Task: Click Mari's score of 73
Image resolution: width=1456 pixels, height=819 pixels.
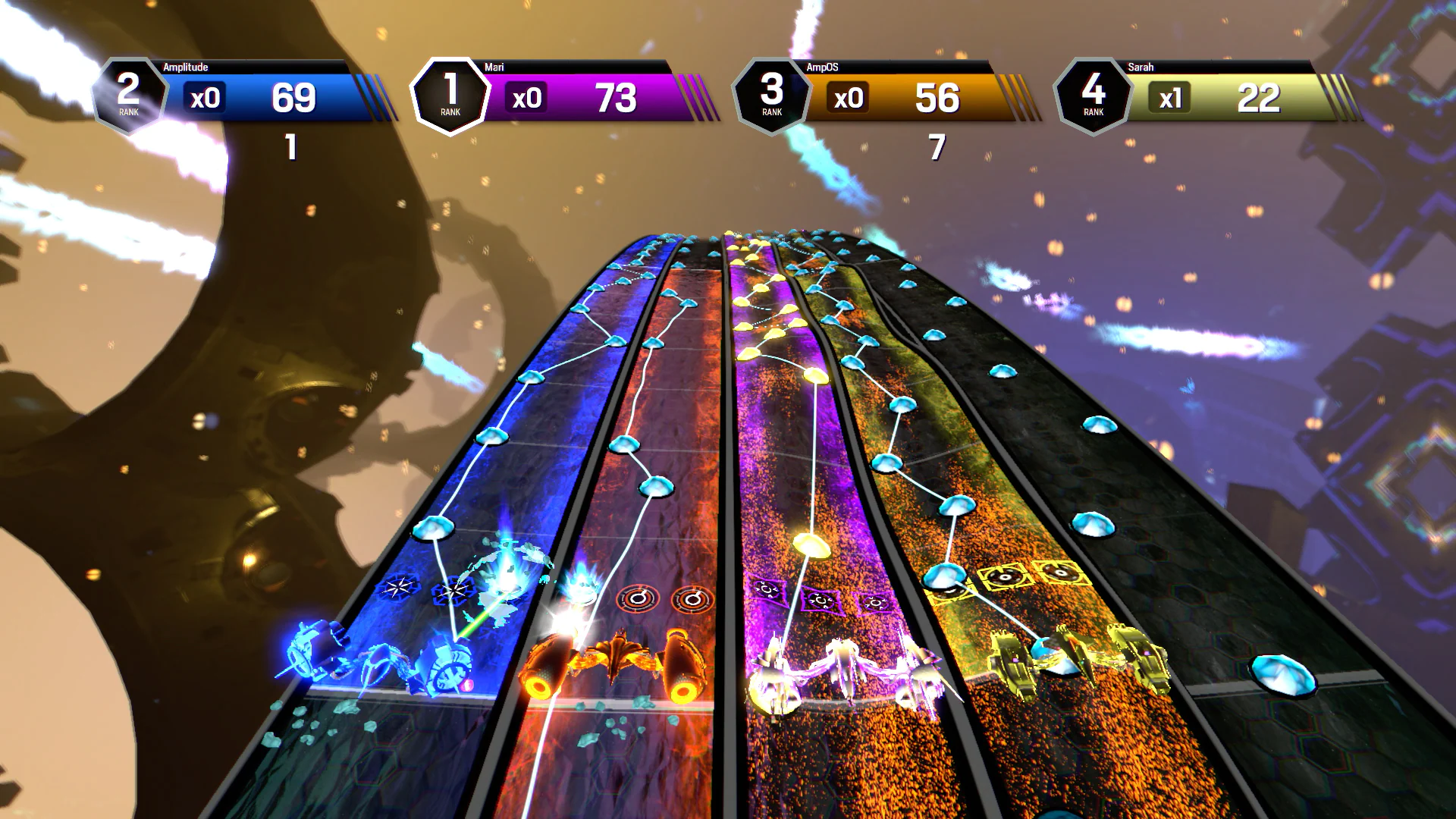Action: click(617, 99)
